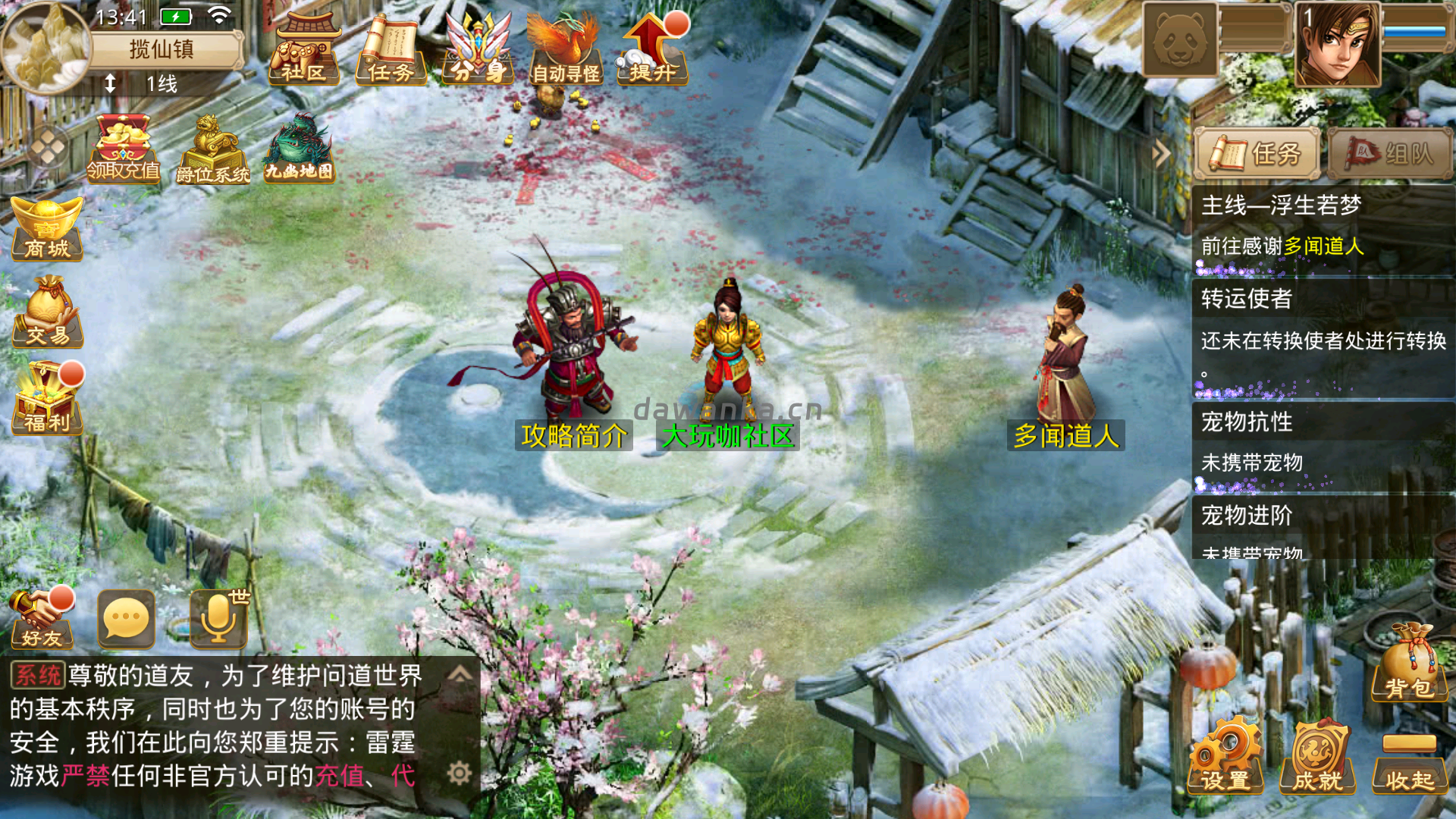The height and width of the screenshot is (819, 1456).
Task: Open the 任务 scroll icon in top bar
Action: pos(391,50)
